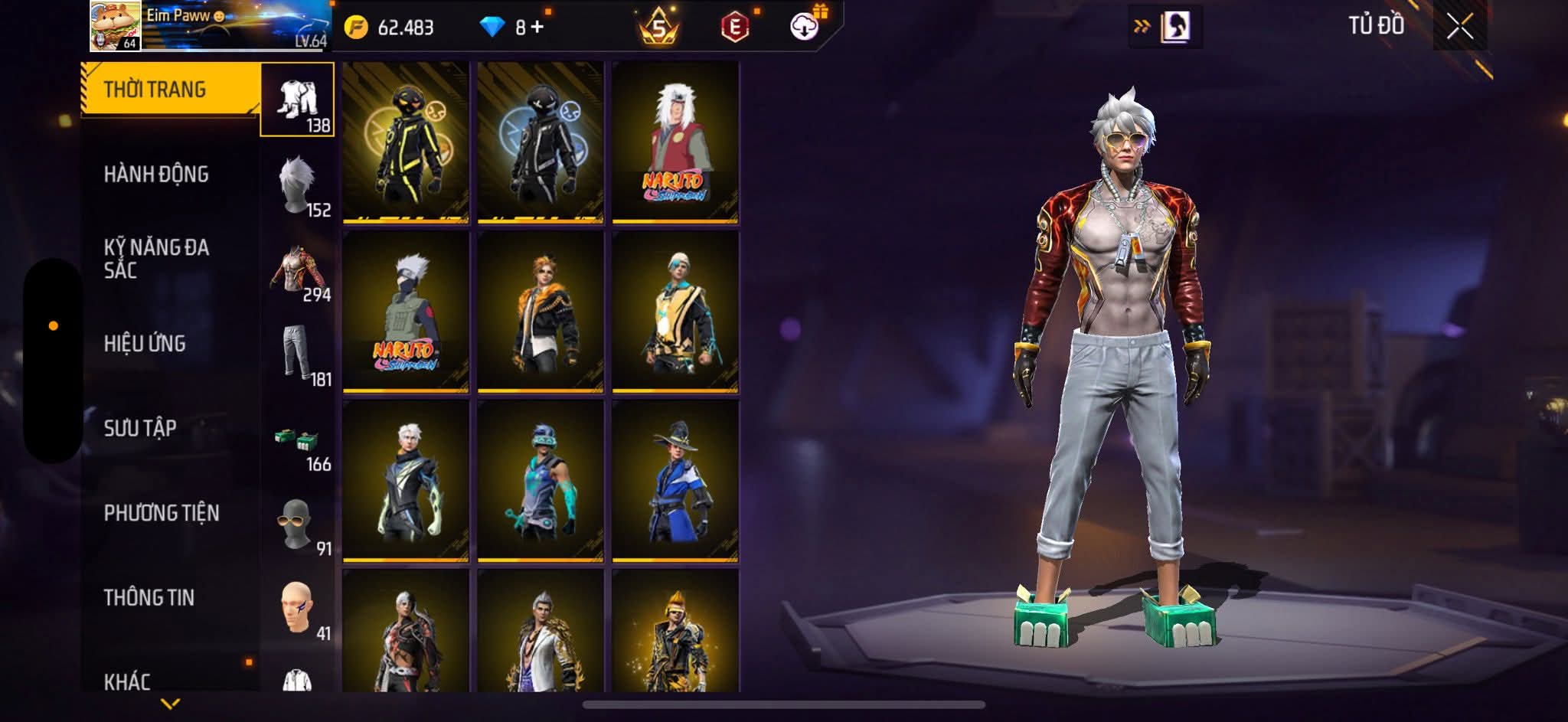
Task: Open the Khác category
Action: 127,681
